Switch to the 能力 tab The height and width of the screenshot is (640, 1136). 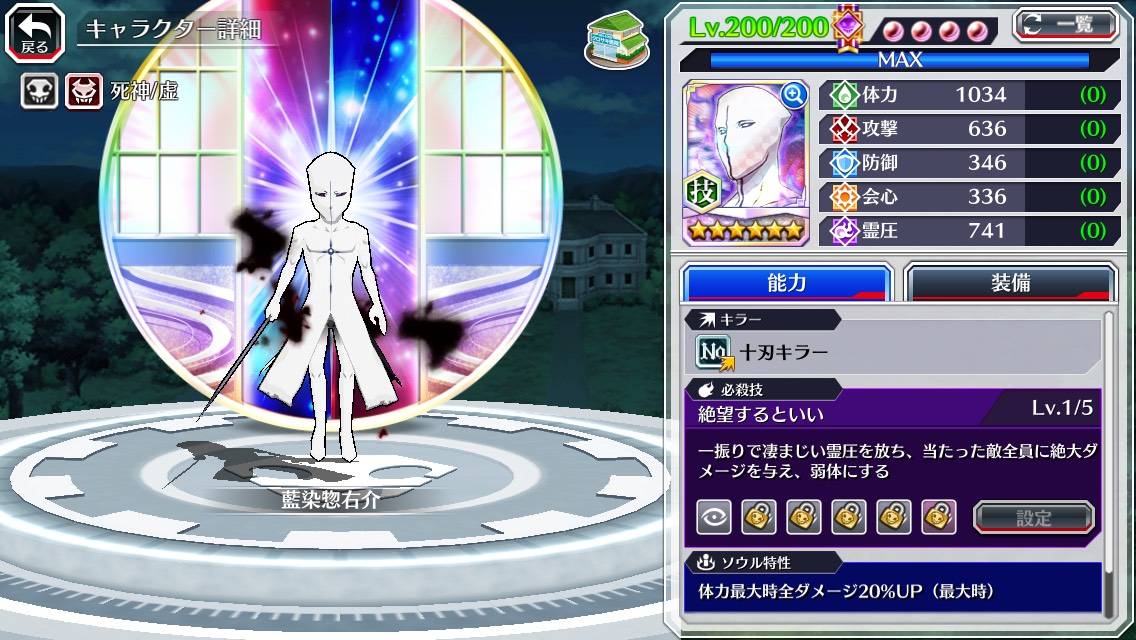(786, 283)
